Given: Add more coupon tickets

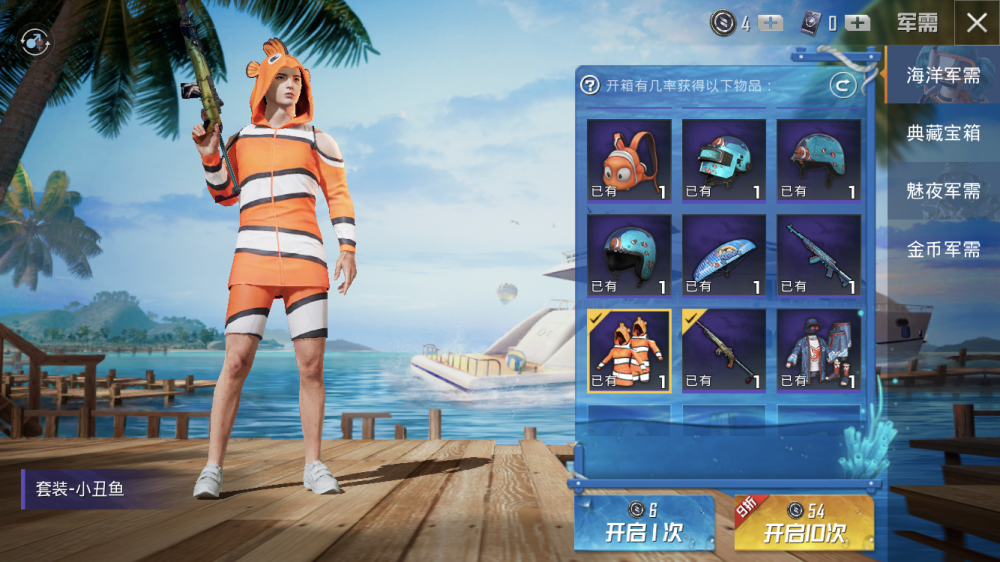Looking at the screenshot, I should (x=857, y=24).
